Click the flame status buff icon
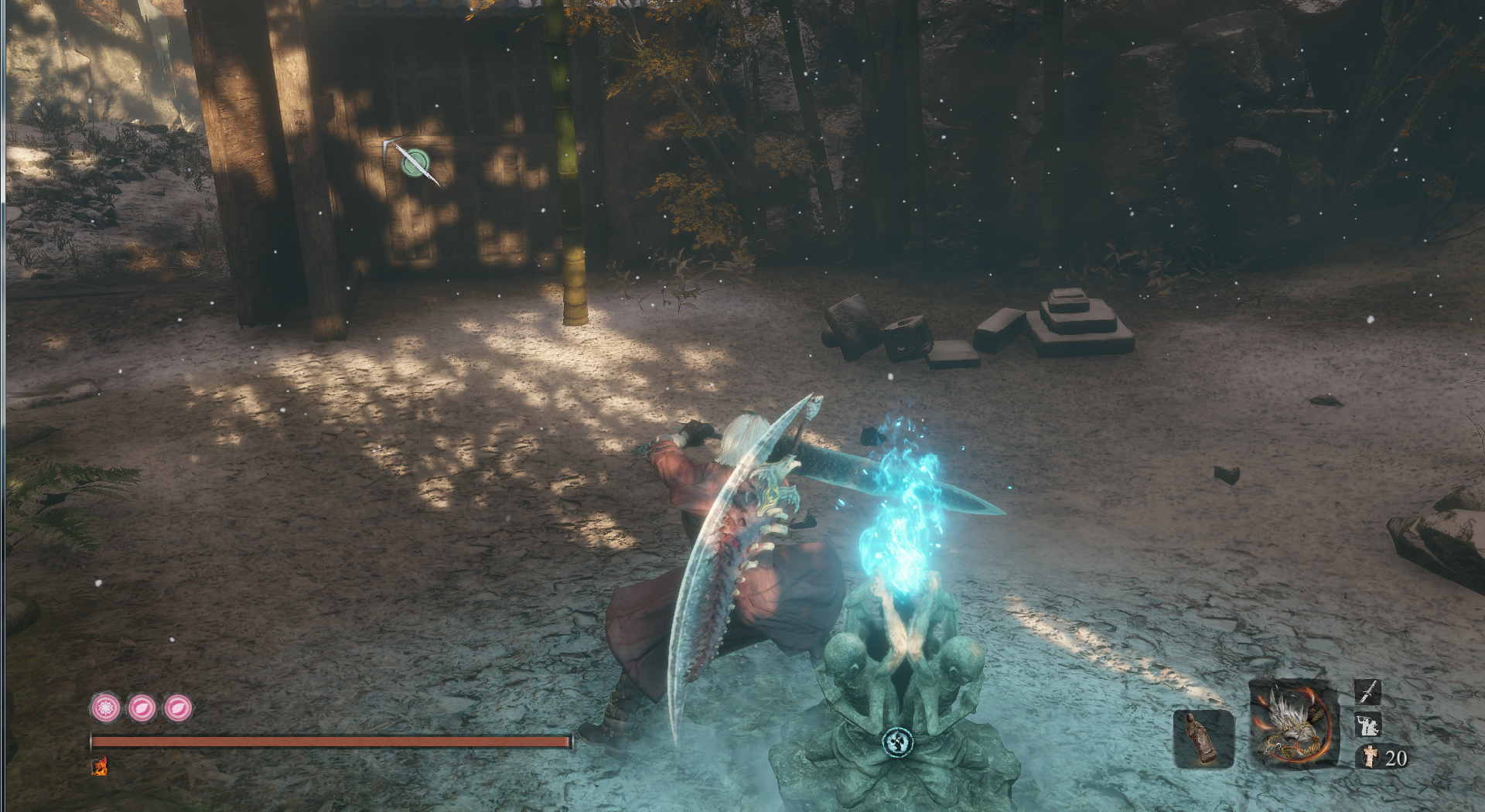 pos(100,766)
